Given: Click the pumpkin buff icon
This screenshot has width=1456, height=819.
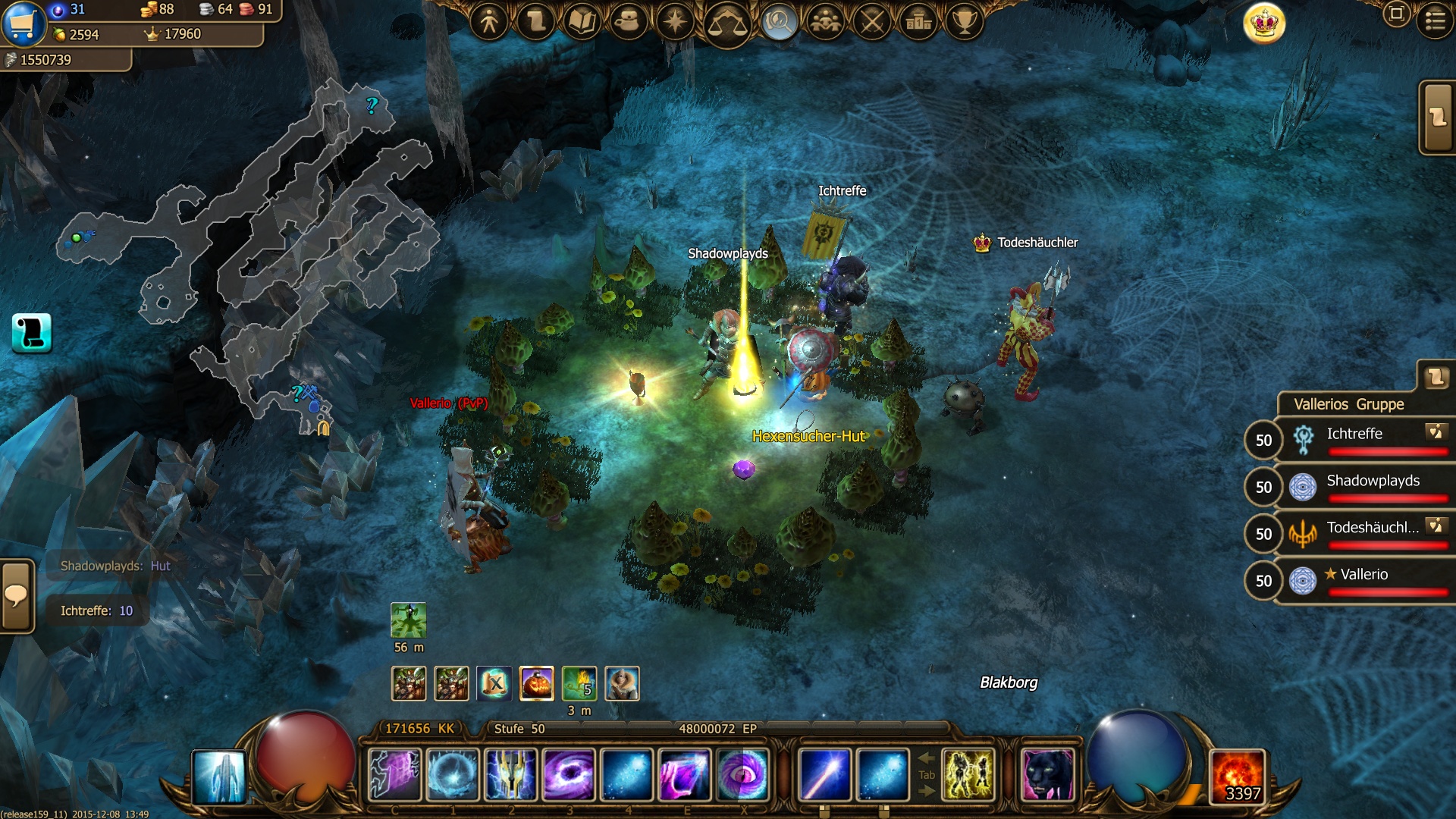Looking at the screenshot, I should click(536, 683).
